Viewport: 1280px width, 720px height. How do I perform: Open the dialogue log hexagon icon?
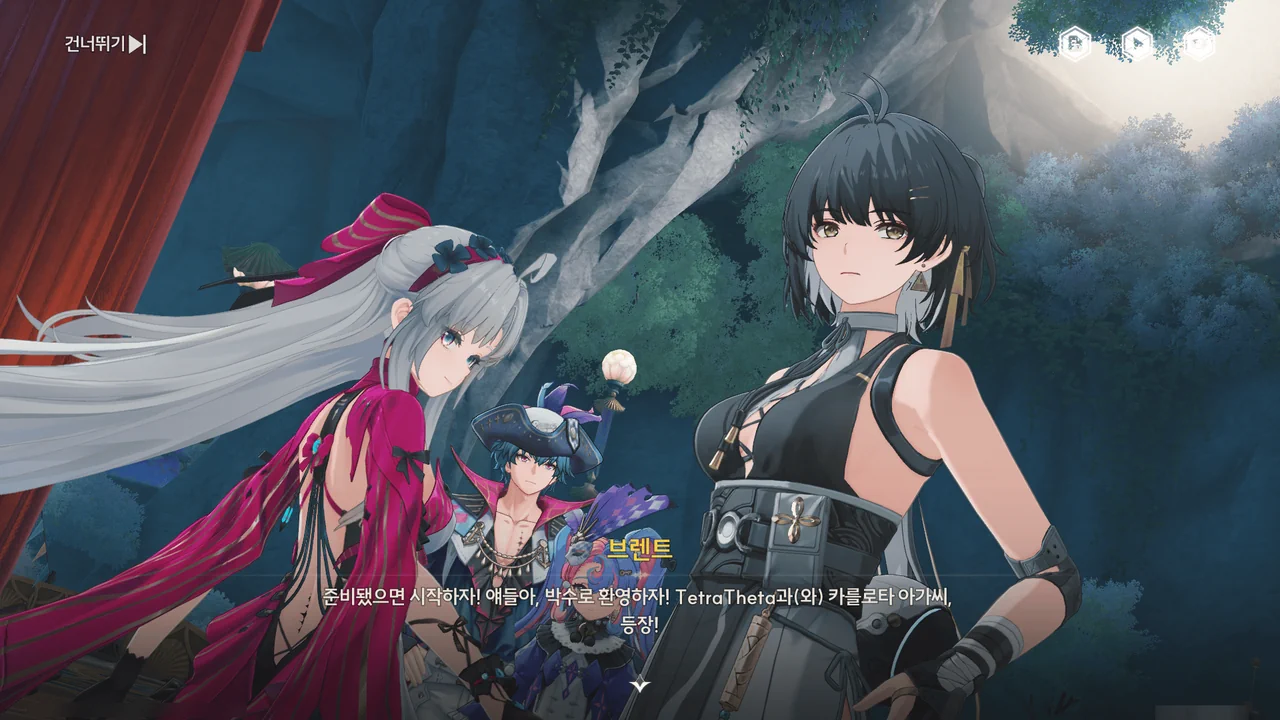pos(1075,43)
